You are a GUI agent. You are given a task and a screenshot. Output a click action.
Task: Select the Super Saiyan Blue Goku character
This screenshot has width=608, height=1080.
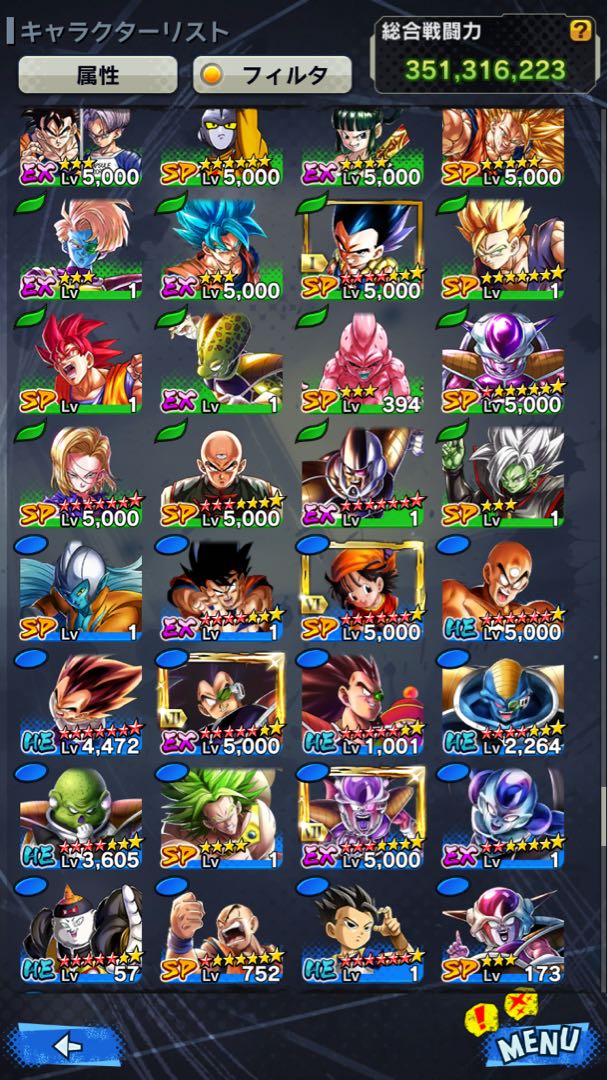pos(218,250)
